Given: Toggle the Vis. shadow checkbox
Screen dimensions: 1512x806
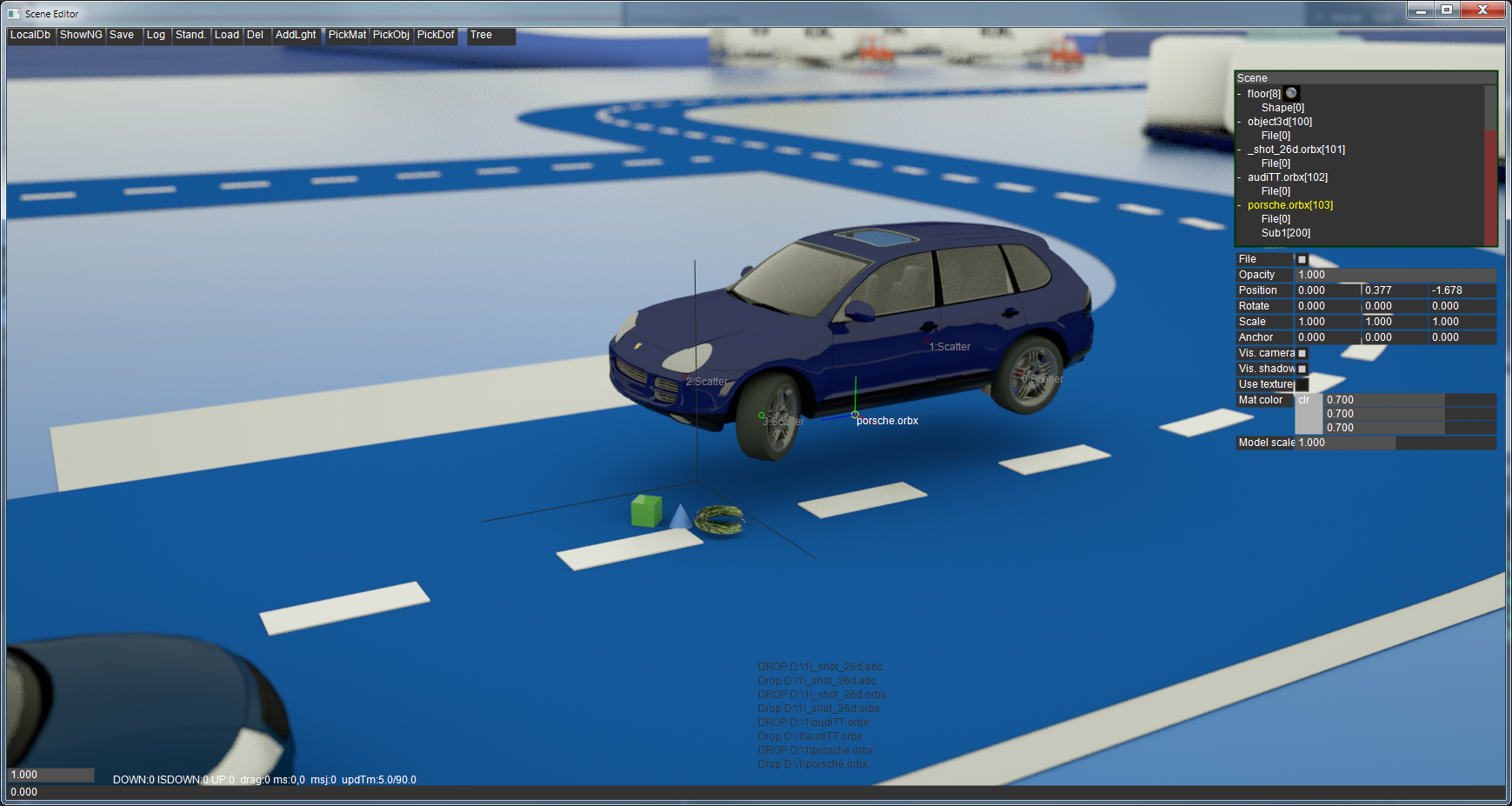Looking at the screenshot, I should point(1302,370).
